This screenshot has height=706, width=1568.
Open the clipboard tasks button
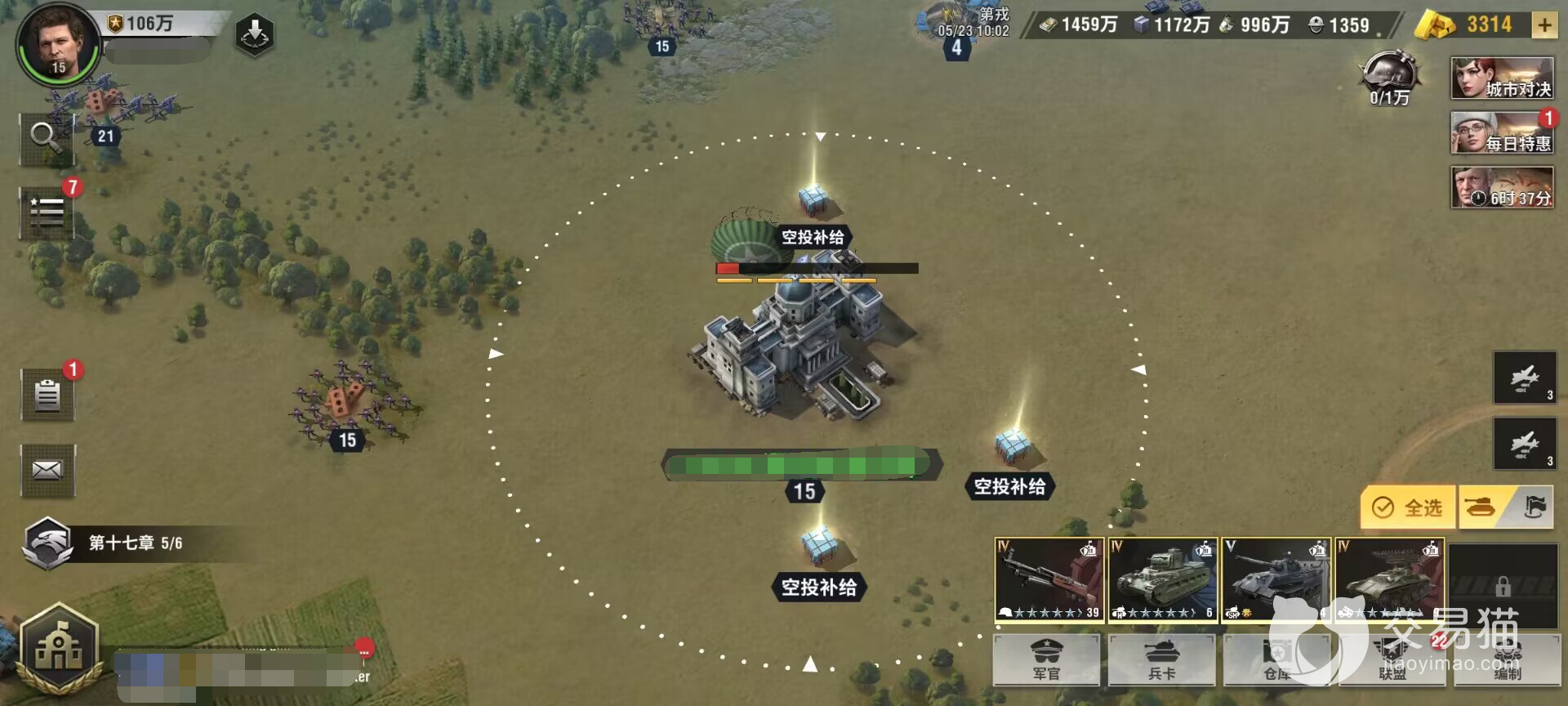point(47,395)
